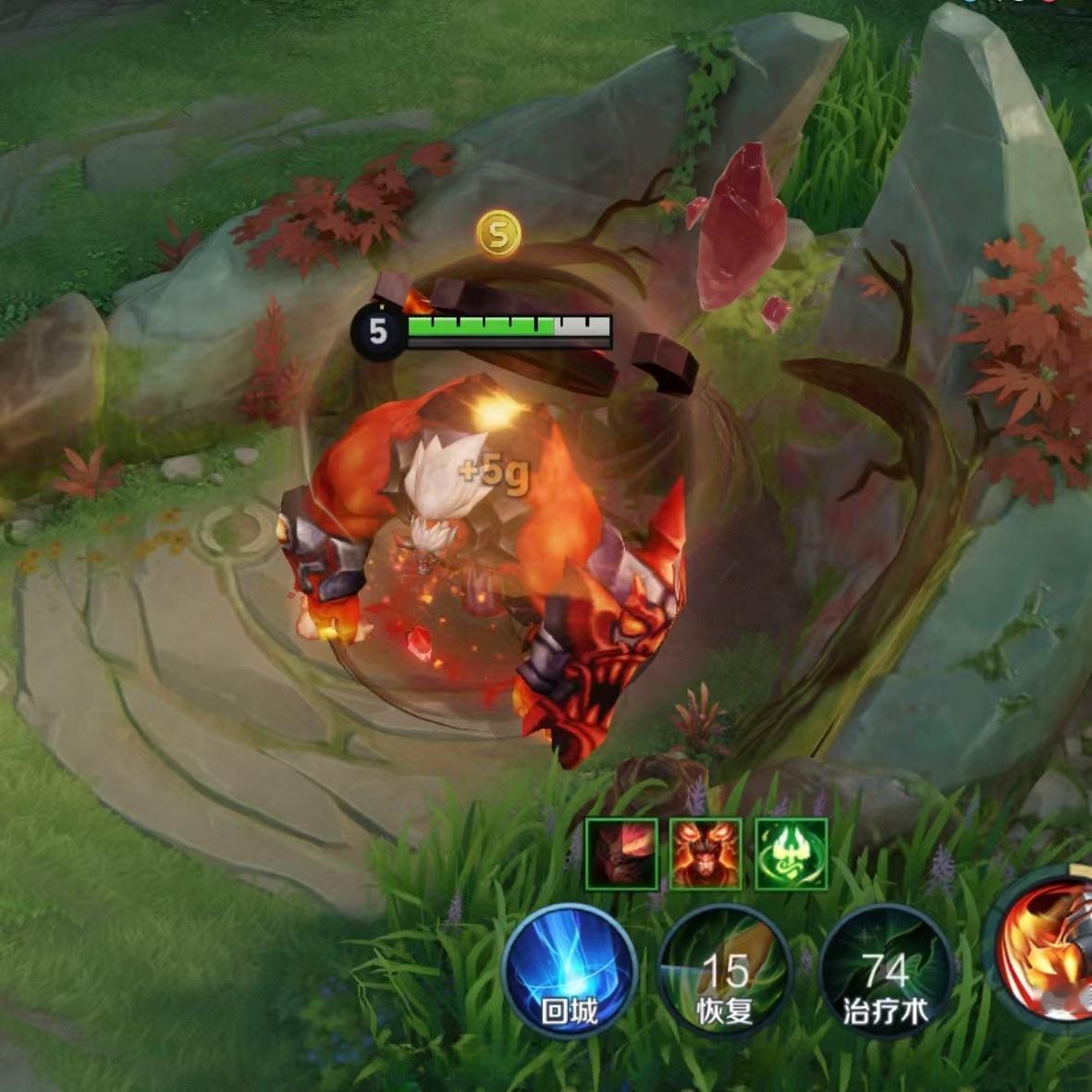Screen dimensions: 1092x1092
Task: Cast the 治疗术 heal spell
Action: (x=885, y=971)
